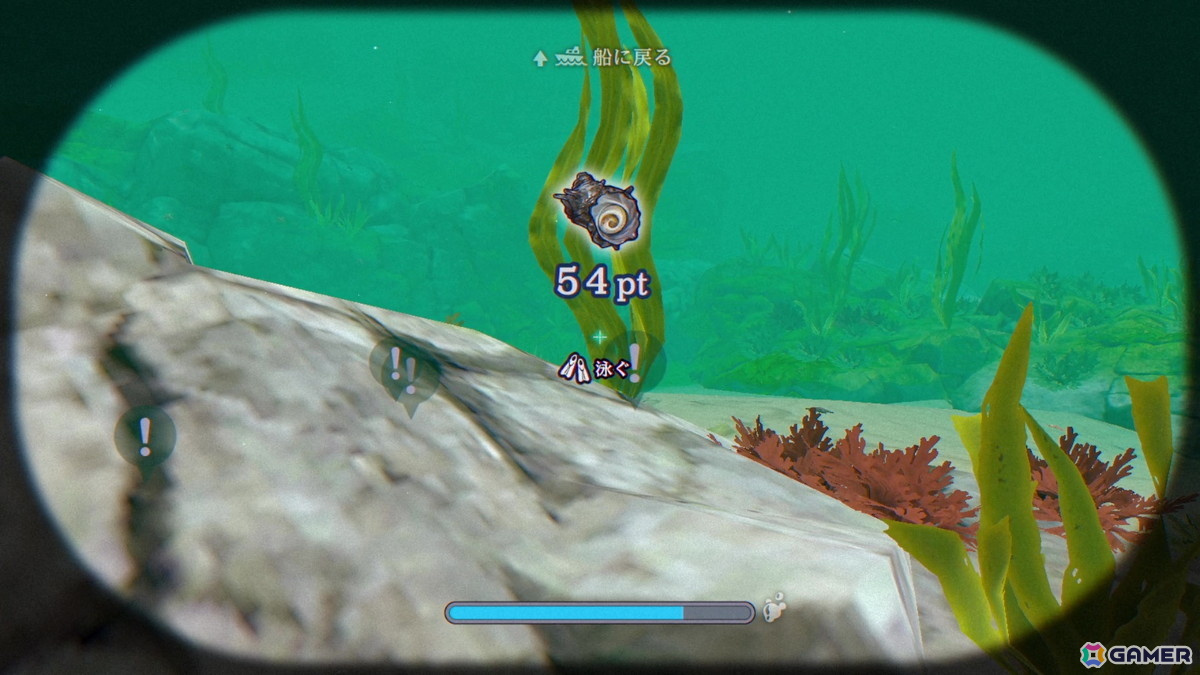This screenshot has width=1200, height=675.
Task: Click the glowing turban shell item icon
Action: pyautogui.click(x=602, y=210)
